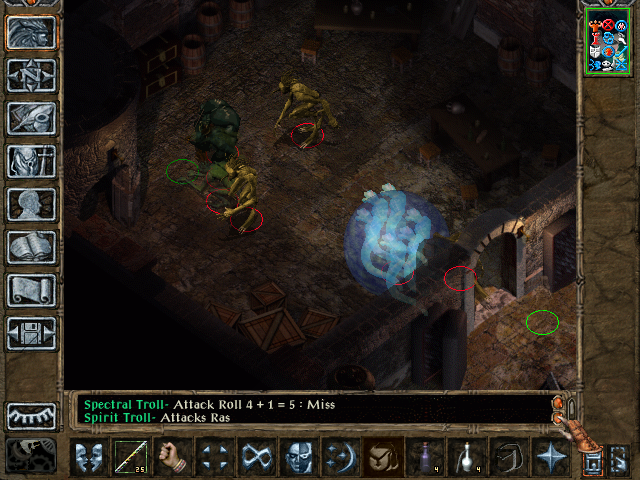Image resolution: width=640 pixels, height=480 pixels.
Task: Click the infinity symbol ability button
Action: click(257, 457)
